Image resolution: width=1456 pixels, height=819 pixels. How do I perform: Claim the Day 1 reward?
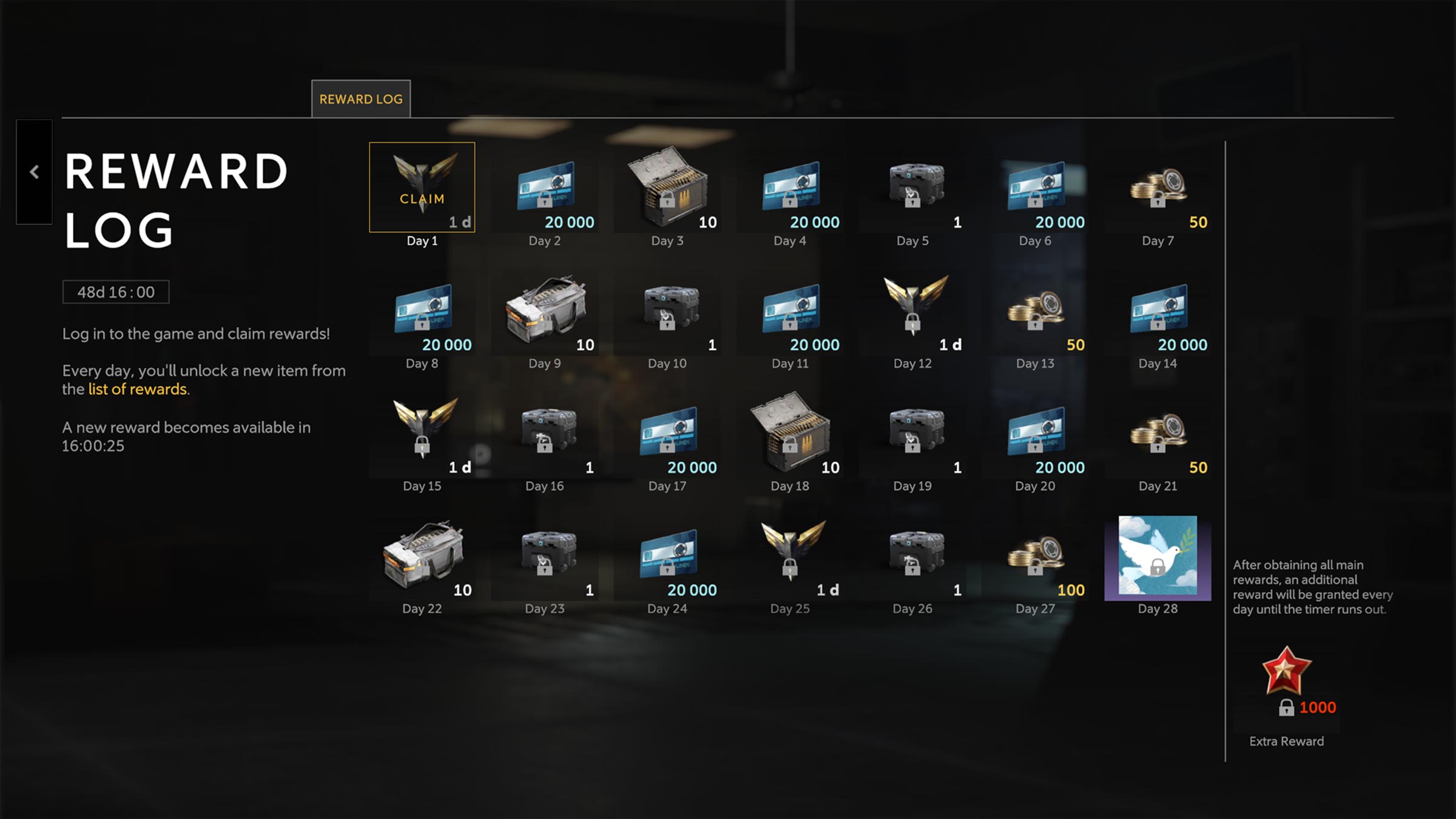[x=422, y=187]
